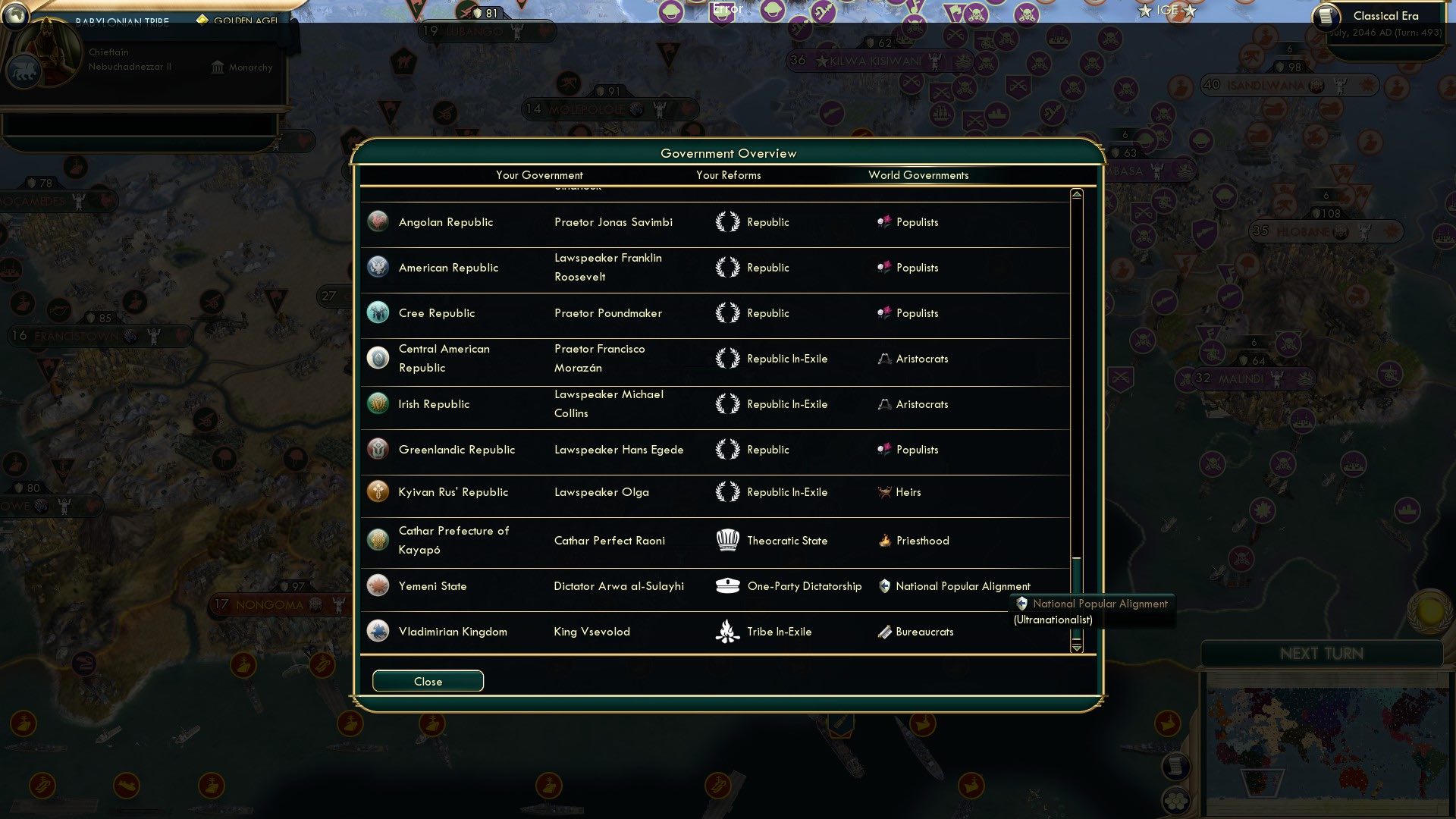Select the Theocratic State crown icon

click(x=729, y=540)
